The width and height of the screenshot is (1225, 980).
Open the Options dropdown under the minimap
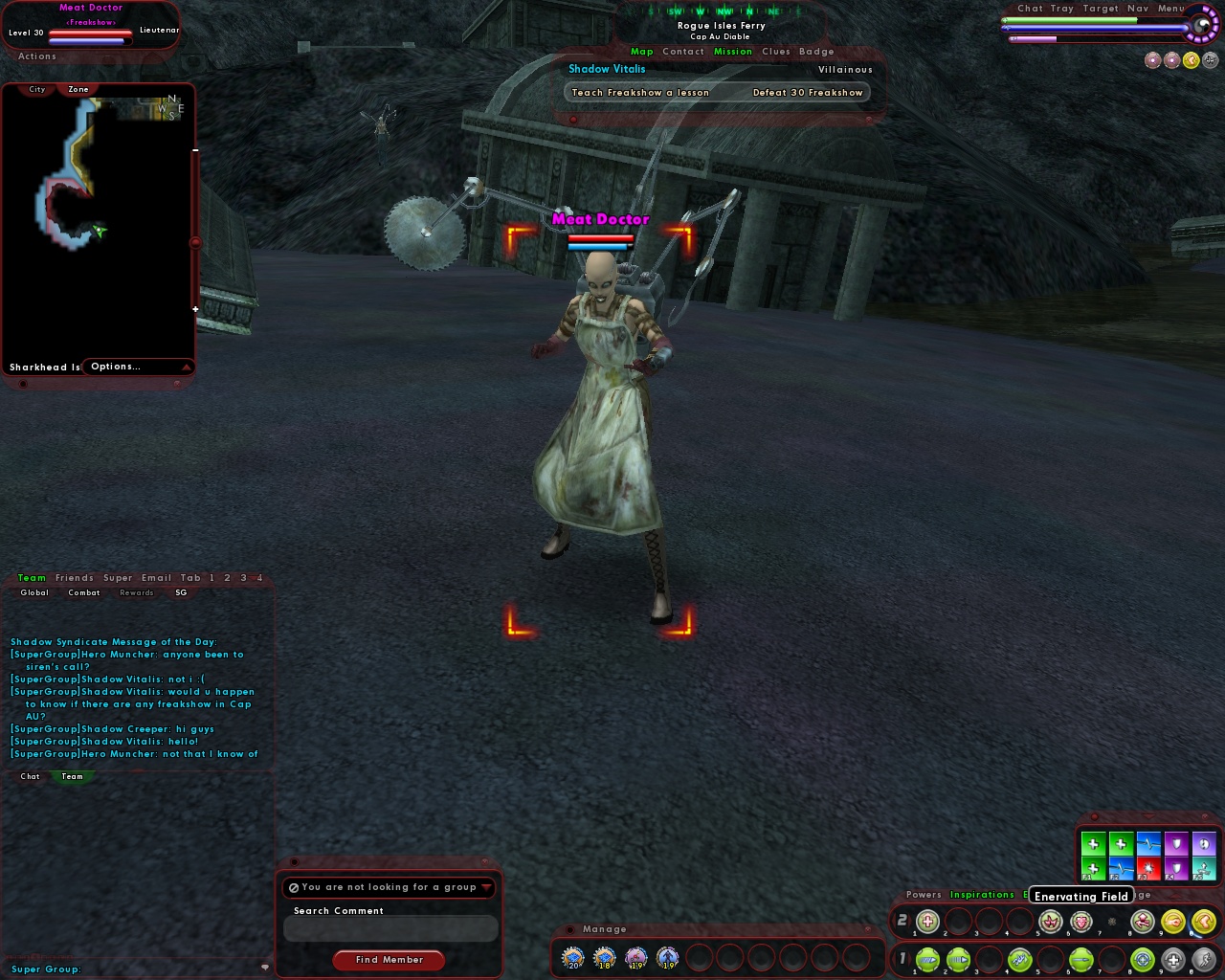click(115, 367)
